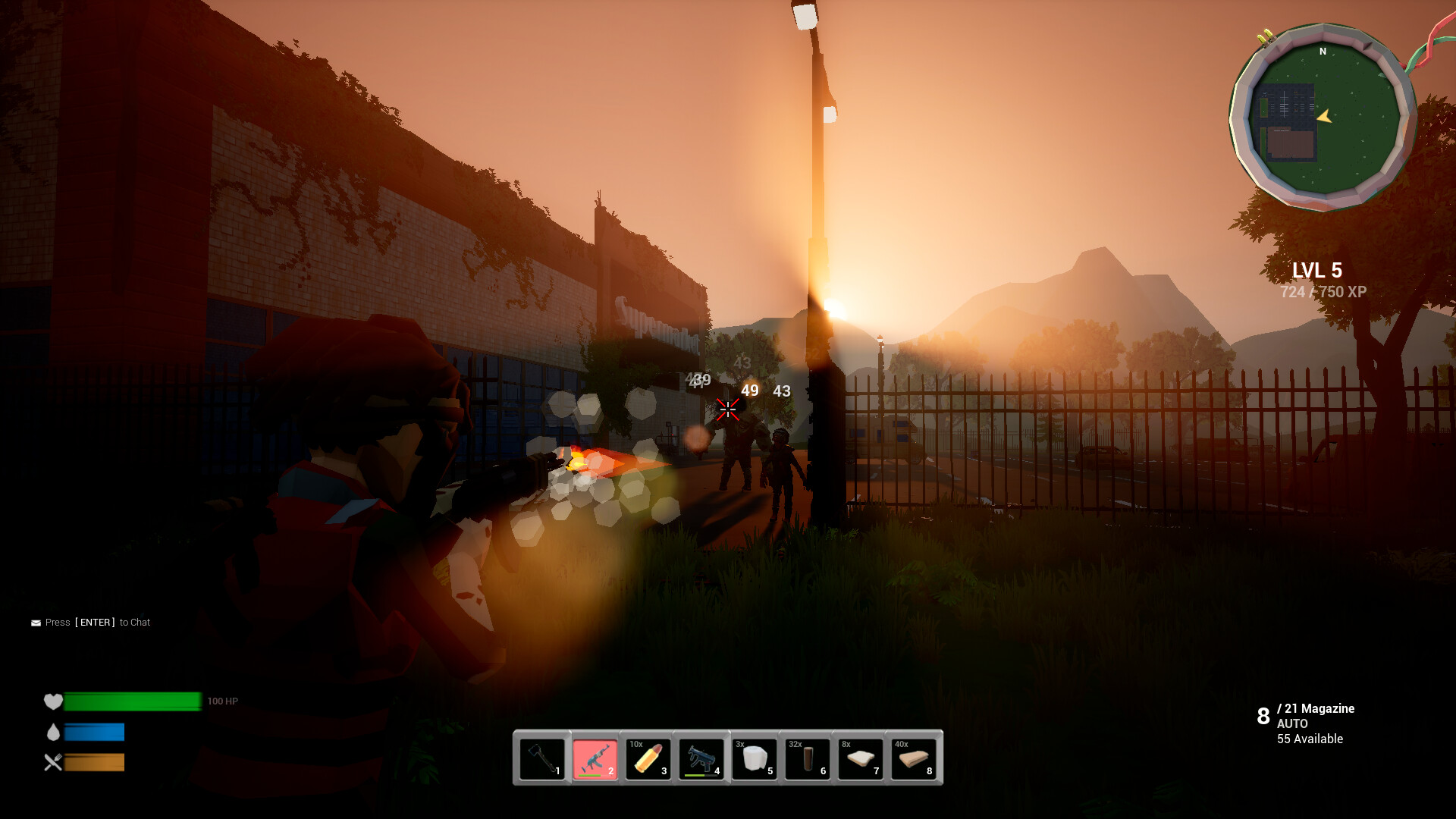Click the circular minimap
Viewport: 1456px width, 819px height.
click(x=1323, y=118)
